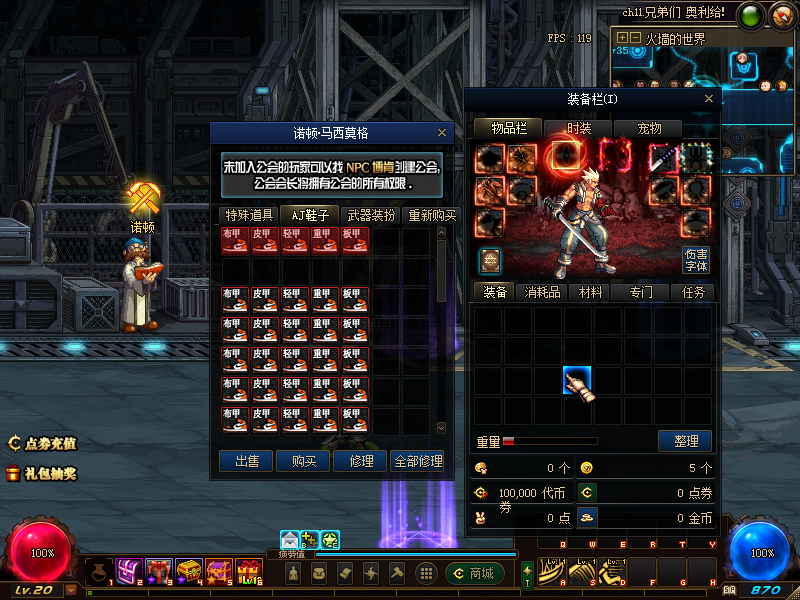Choose the 修理 repair button
This screenshot has width=800, height=600.
pos(360,461)
